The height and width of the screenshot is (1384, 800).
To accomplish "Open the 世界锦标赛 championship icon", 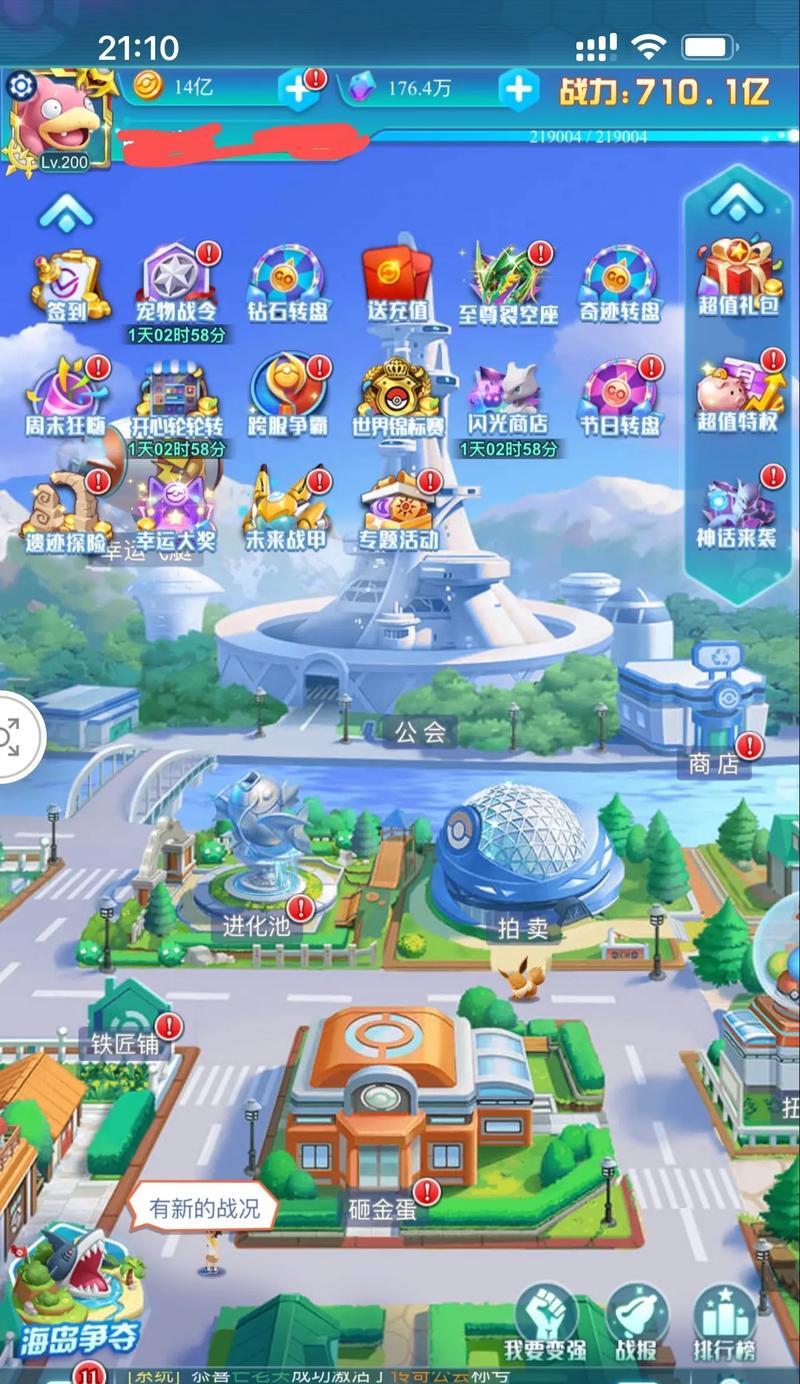I will (397, 396).
